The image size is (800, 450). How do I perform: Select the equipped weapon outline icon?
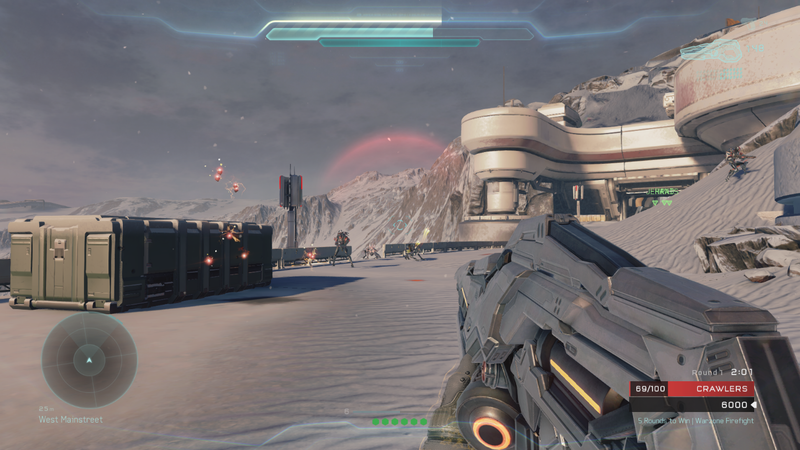[x=711, y=50]
